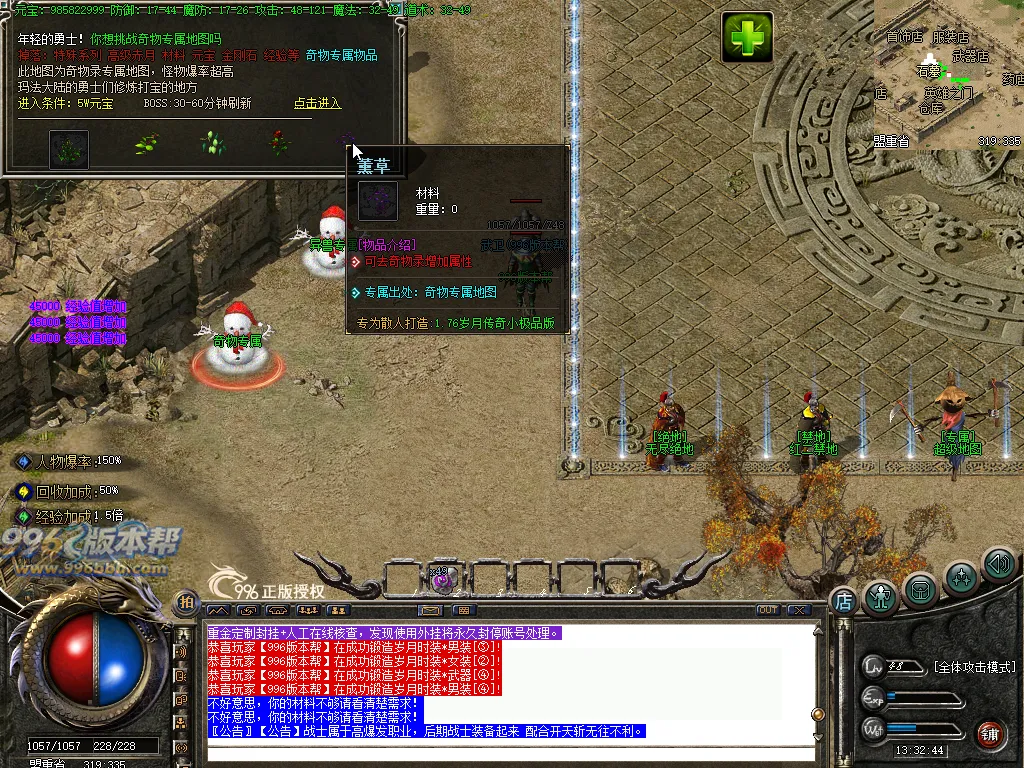The height and width of the screenshot is (768, 1024).
Task: Click the OUT button above the chat
Action: (x=768, y=610)
